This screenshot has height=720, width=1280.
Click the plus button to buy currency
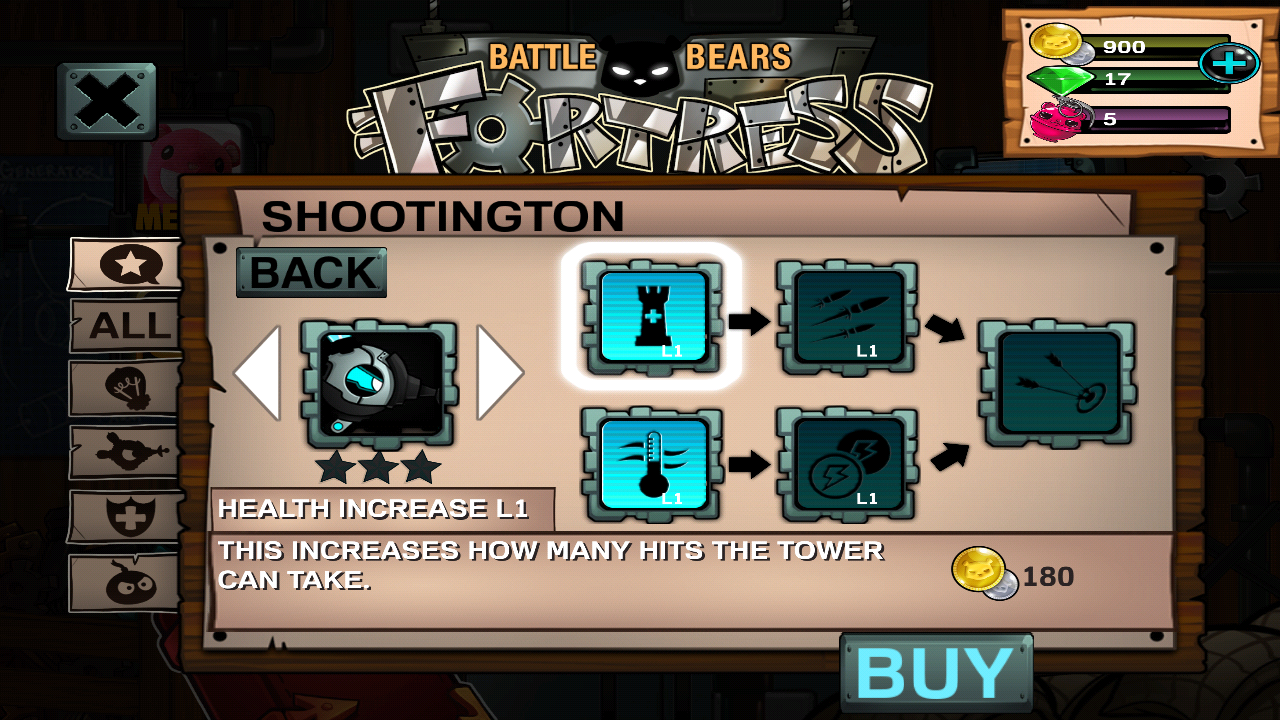1229,63
